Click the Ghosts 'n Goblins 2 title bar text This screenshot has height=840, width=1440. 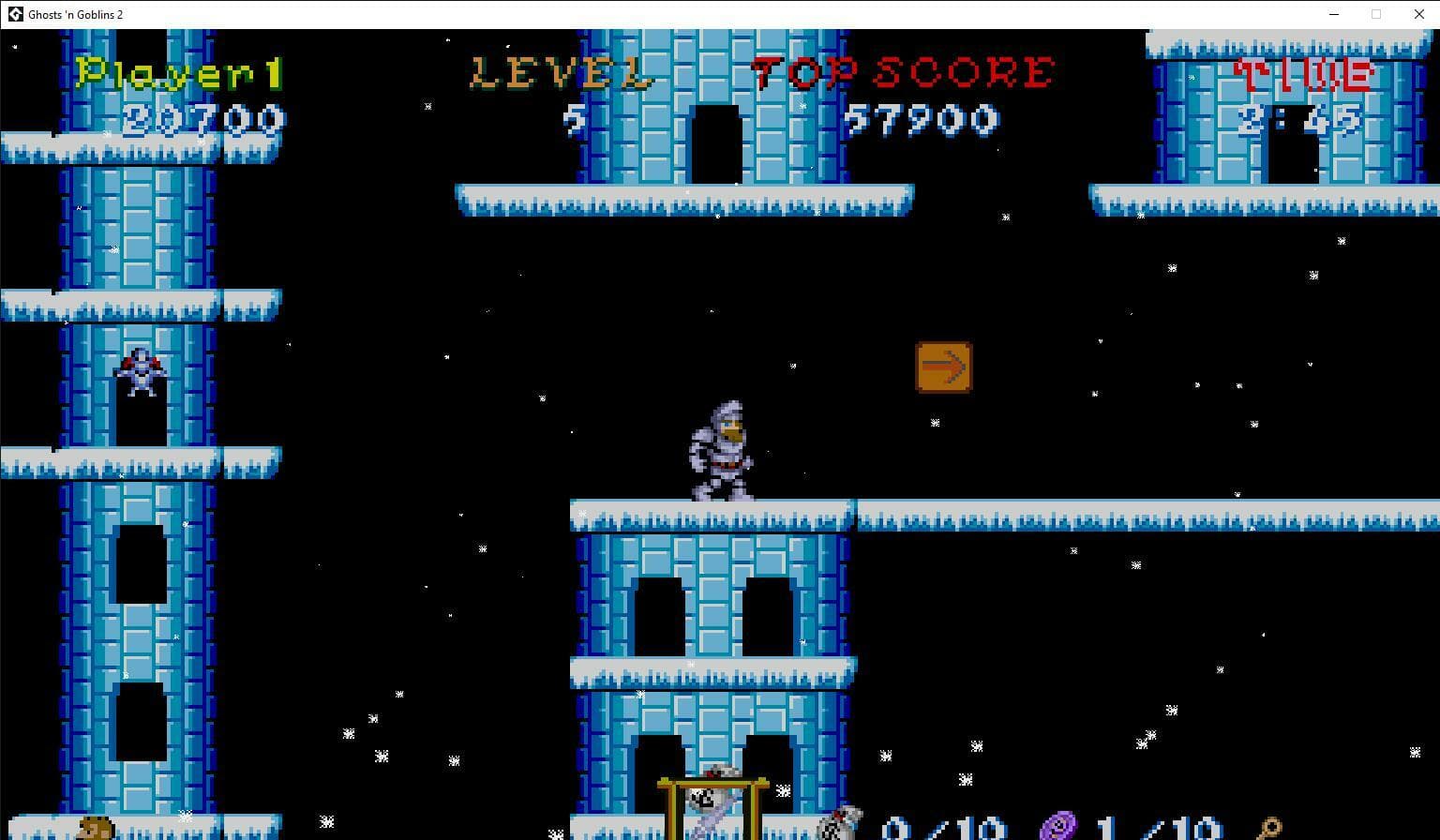74,14
